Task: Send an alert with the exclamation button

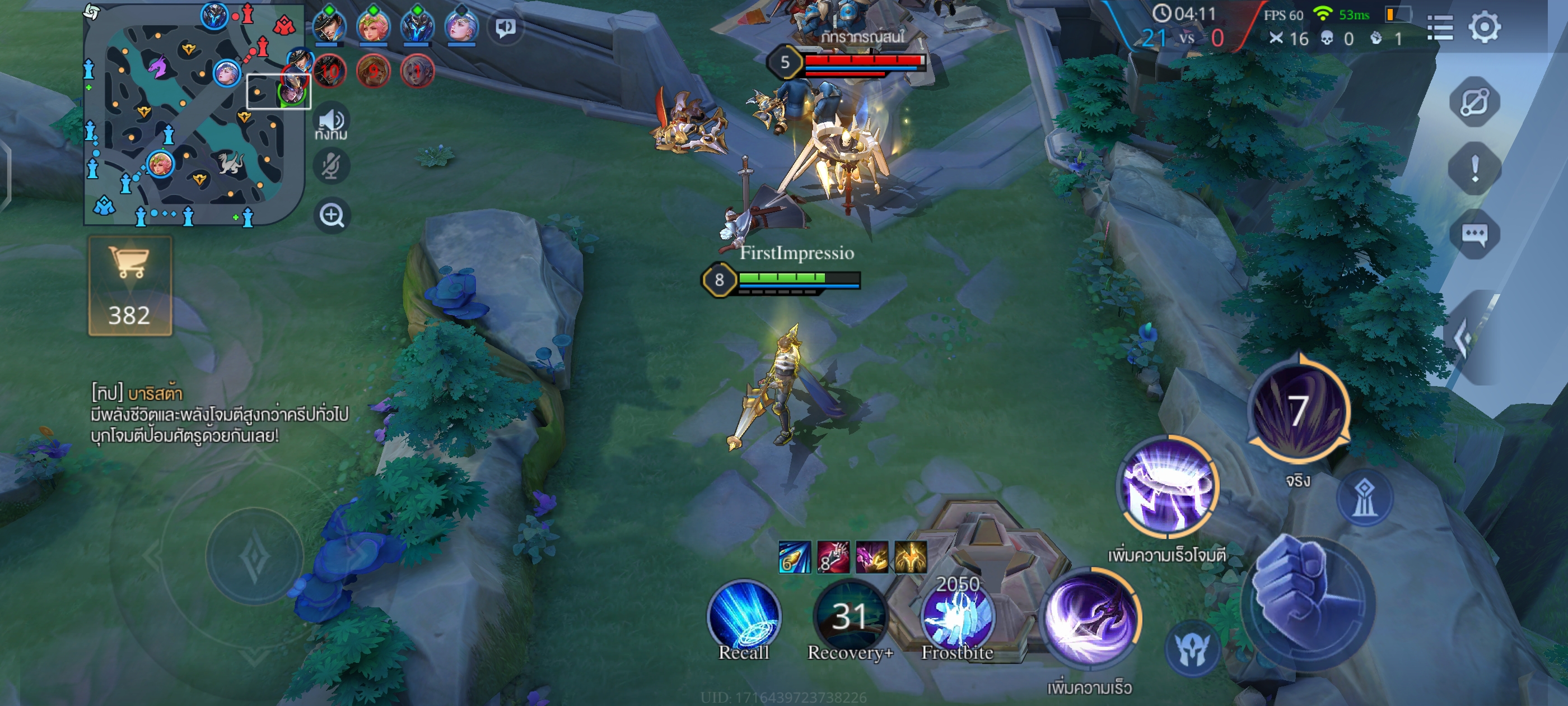Action: (1474, 168)
